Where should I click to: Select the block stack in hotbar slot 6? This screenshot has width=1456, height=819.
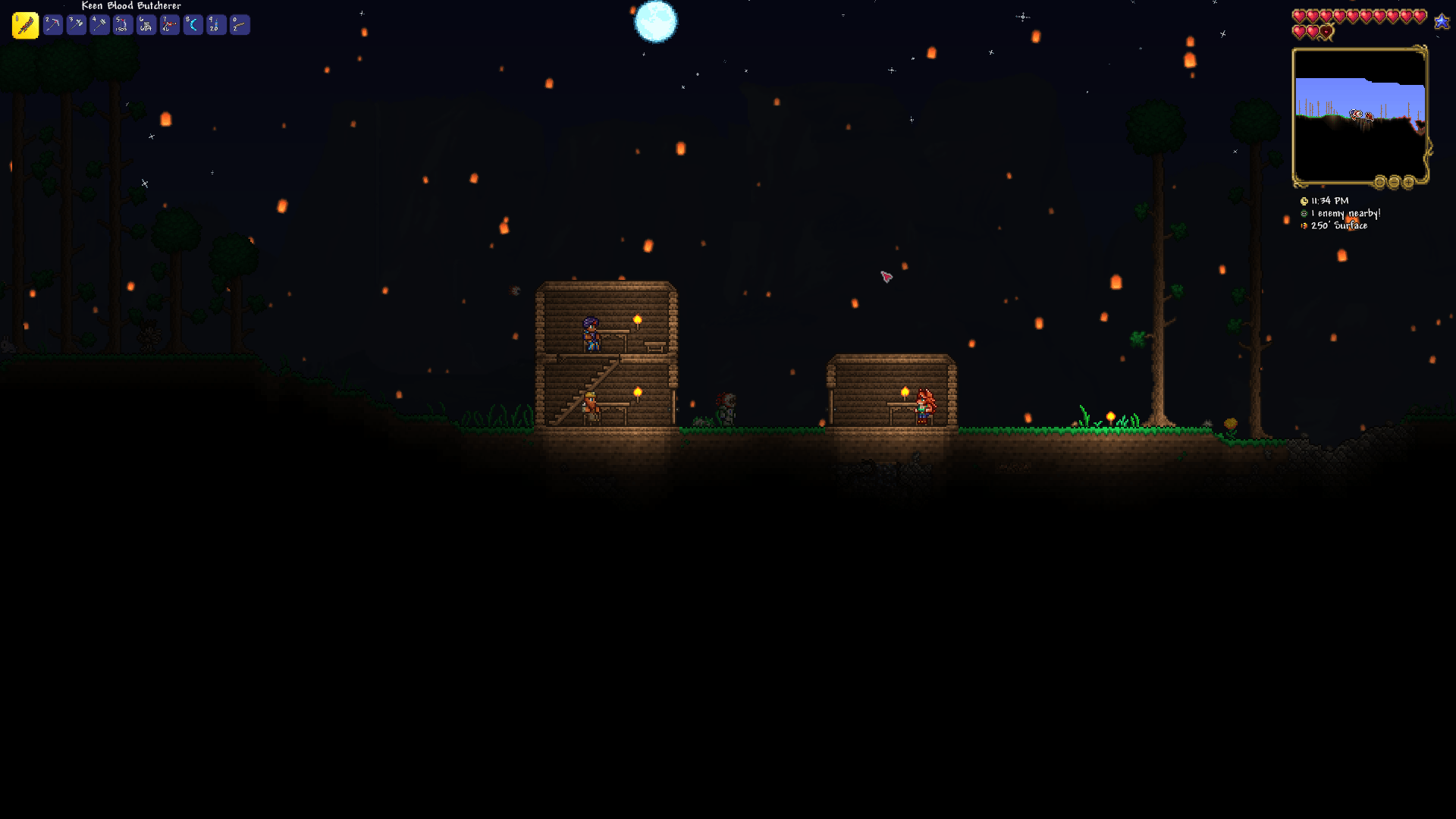tap(146, 24)
